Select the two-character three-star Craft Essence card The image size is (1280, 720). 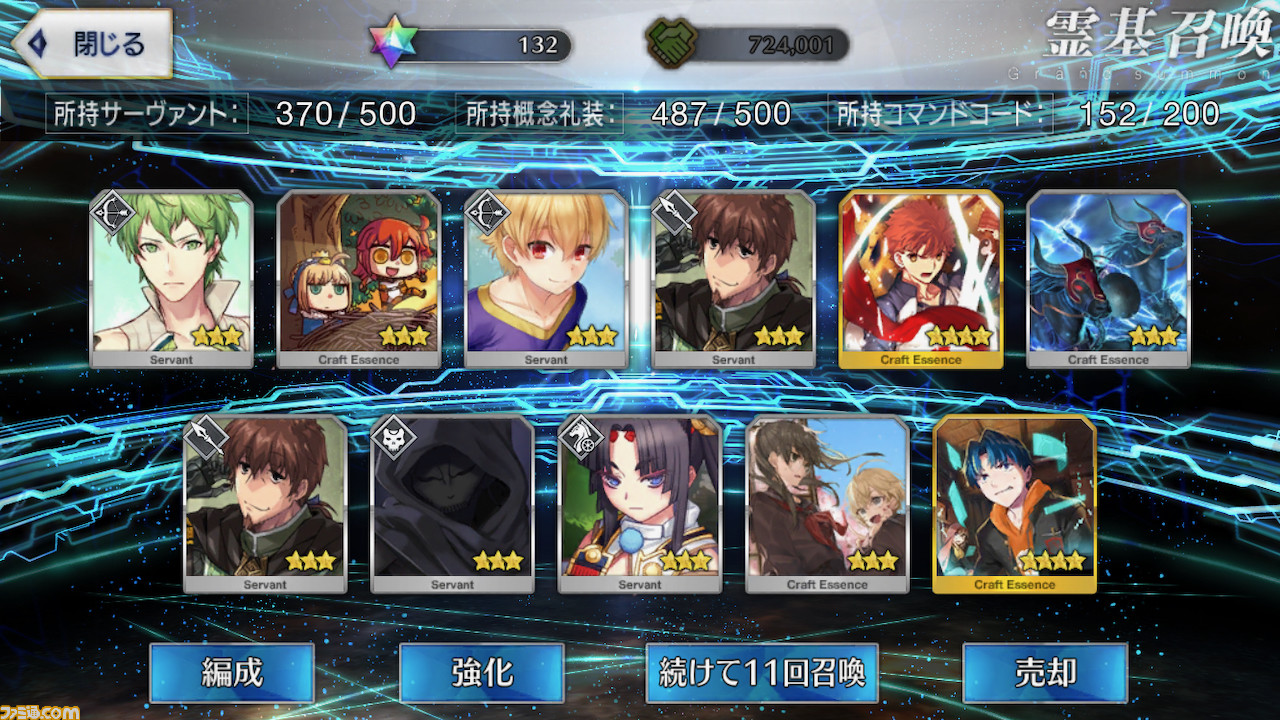(827, 503)
